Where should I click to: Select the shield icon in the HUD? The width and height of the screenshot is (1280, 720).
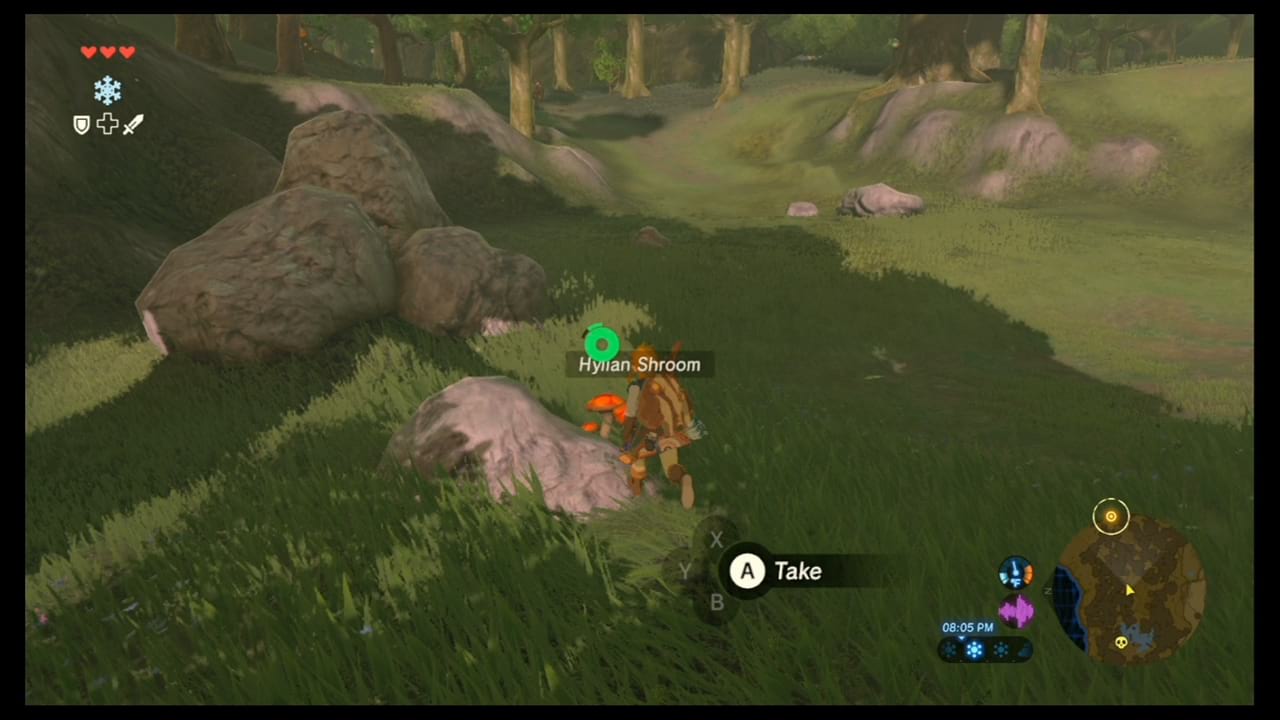(81, 124)
